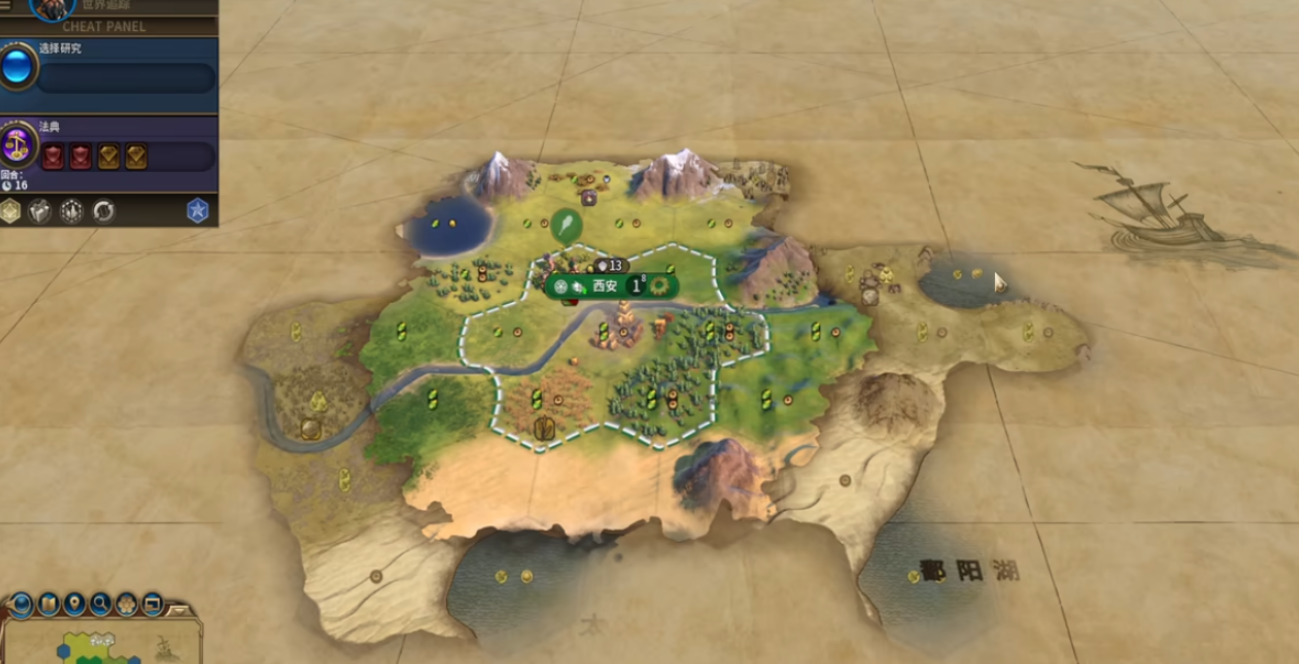Click the circular arrows refresh icon
The width and height of the screenshot is (1299, 664).
point(103,211)
